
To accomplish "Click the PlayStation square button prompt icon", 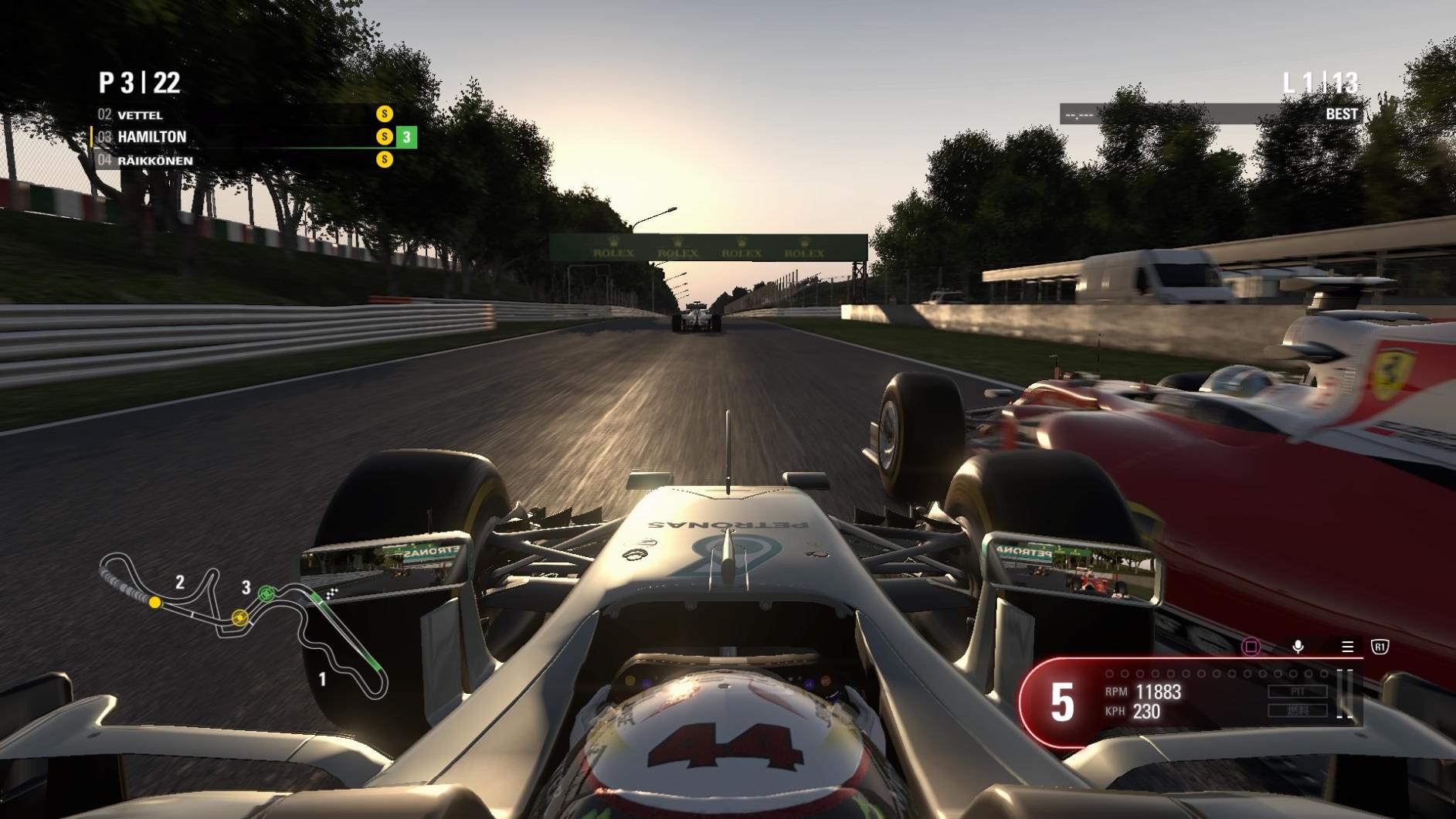I will (1251, 647).
